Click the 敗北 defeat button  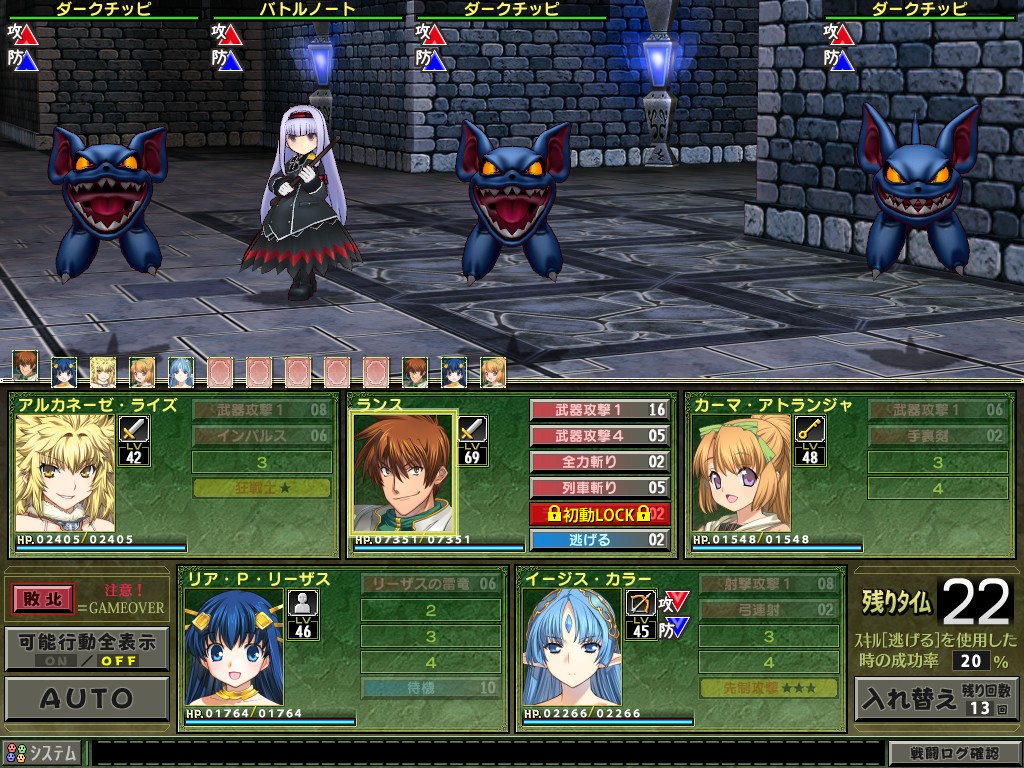[x=43, y=599]
